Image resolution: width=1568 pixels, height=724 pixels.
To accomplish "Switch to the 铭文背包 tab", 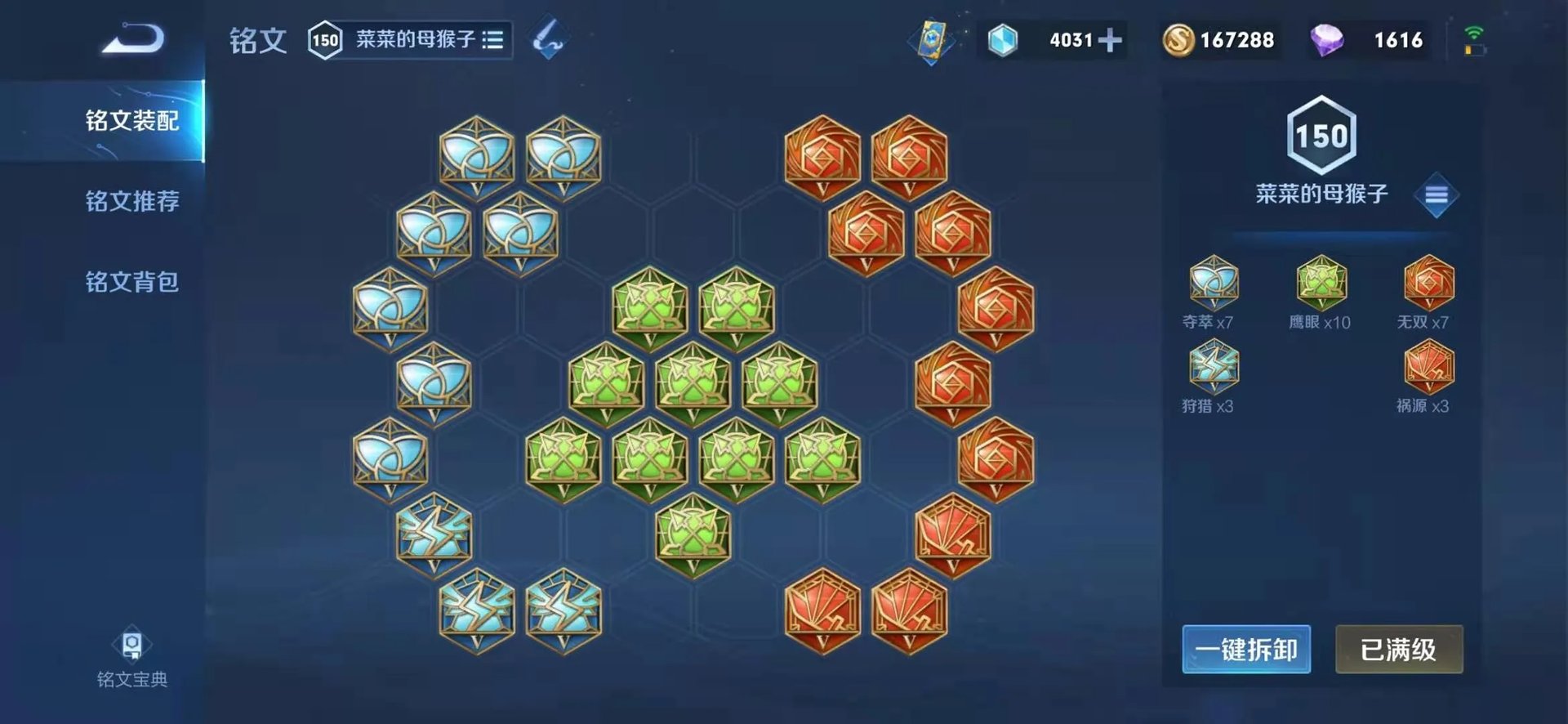I will tap(131, 280).
